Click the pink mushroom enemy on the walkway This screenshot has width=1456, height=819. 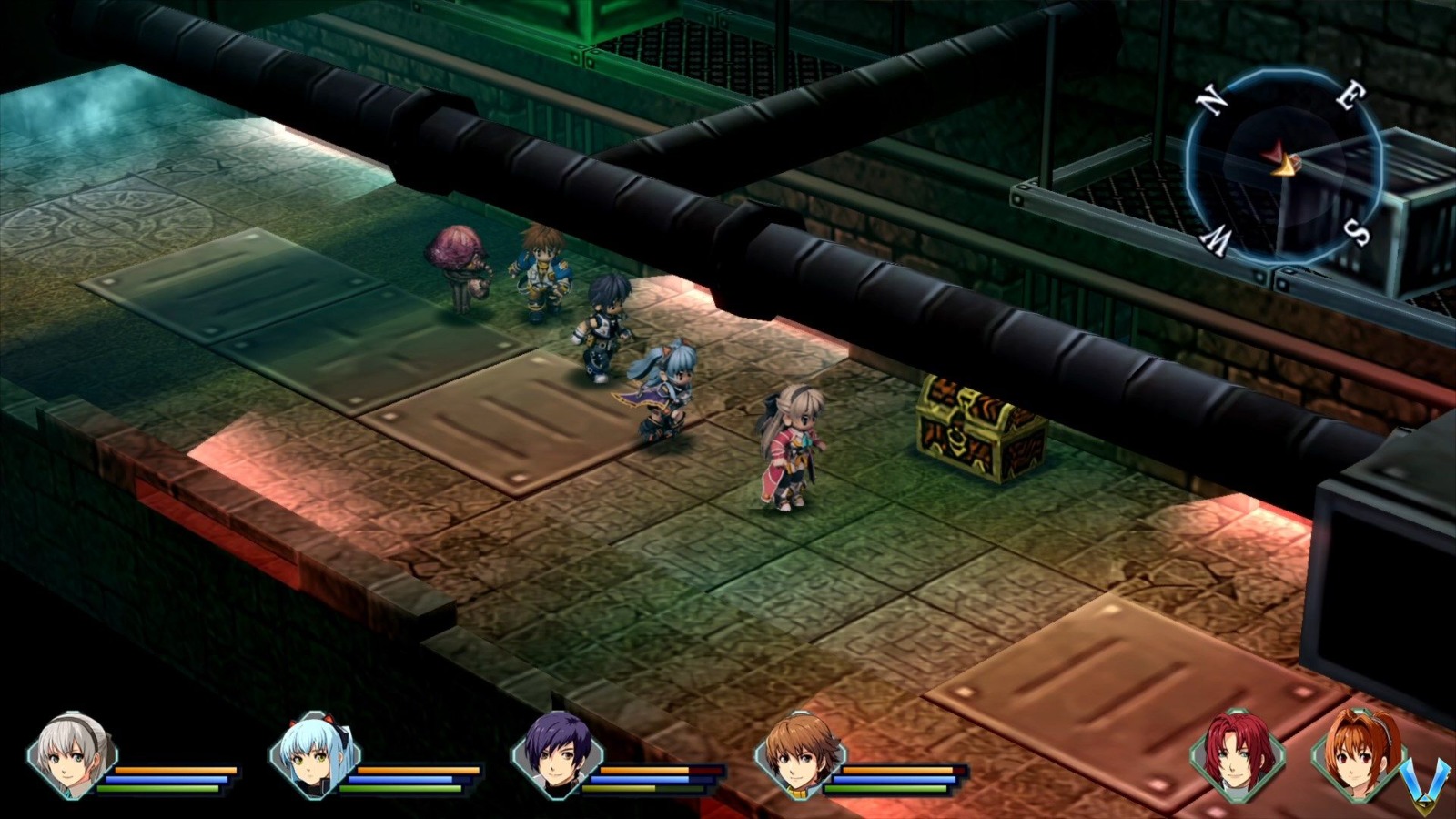(x=455, y=259)
